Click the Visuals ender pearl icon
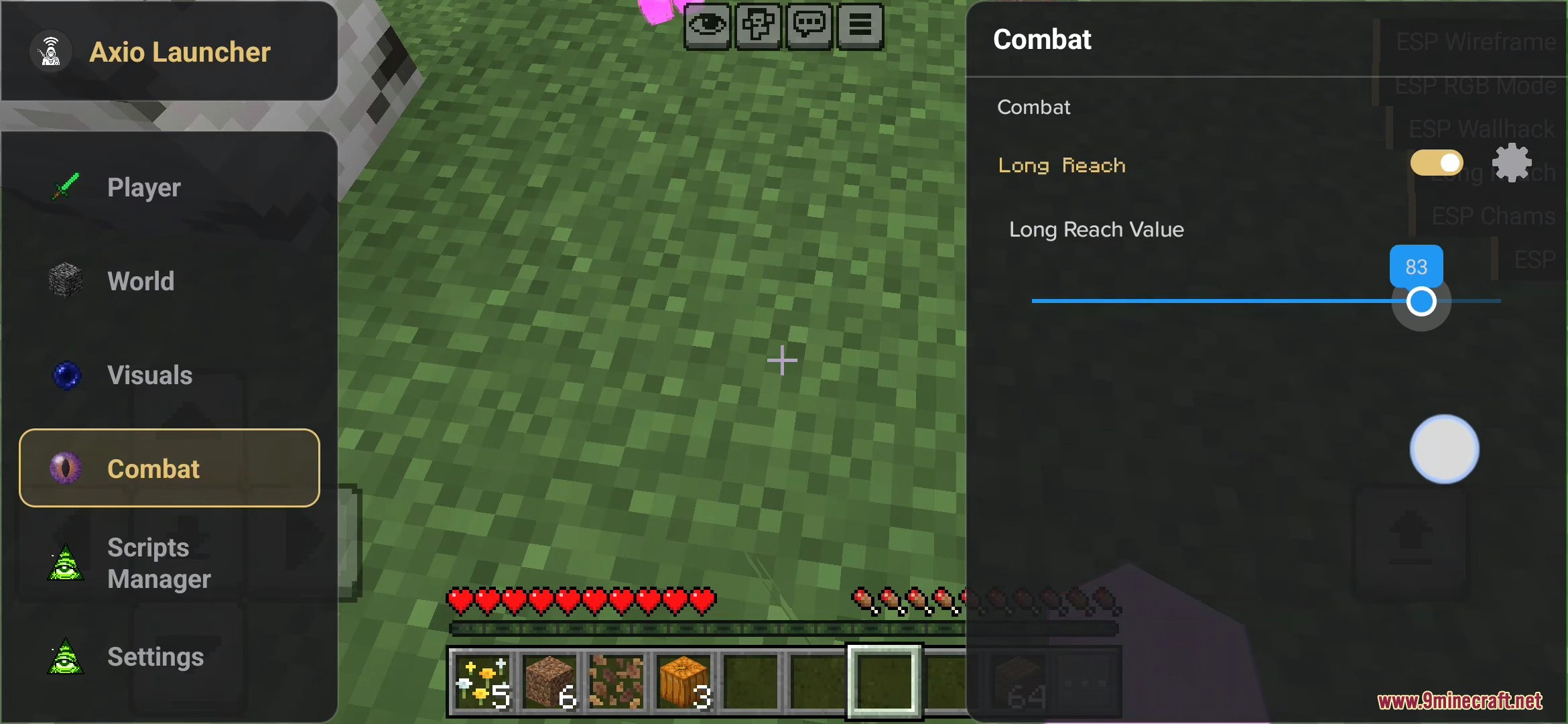The image size is (1568, 724). [x=65, y=375]
